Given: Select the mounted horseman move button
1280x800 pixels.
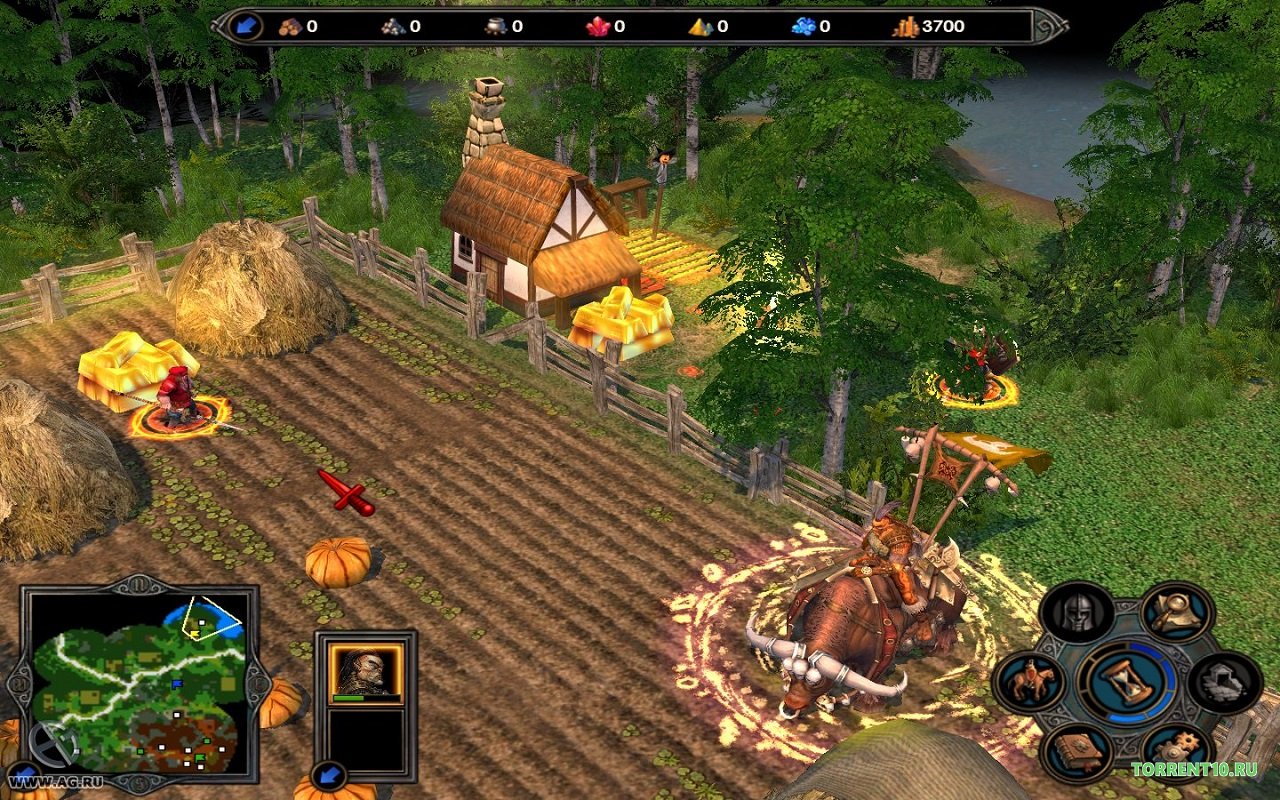Looking at the screenshot, I should [x=1030, y=682].
